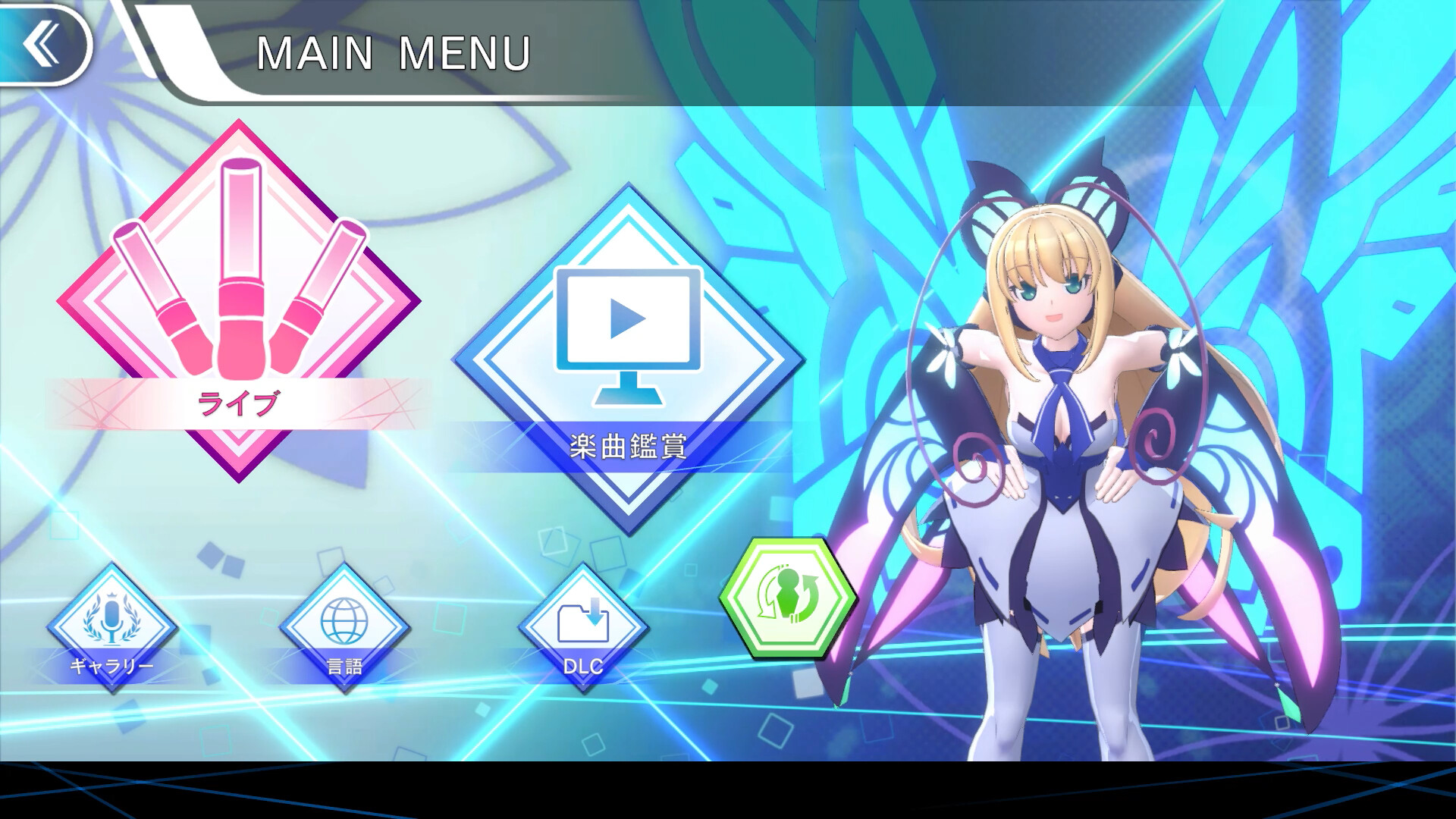Click the microphone Gallery emblem icon
The height and width of the screenshot is (819, 1456).
(x=112, y=622)
